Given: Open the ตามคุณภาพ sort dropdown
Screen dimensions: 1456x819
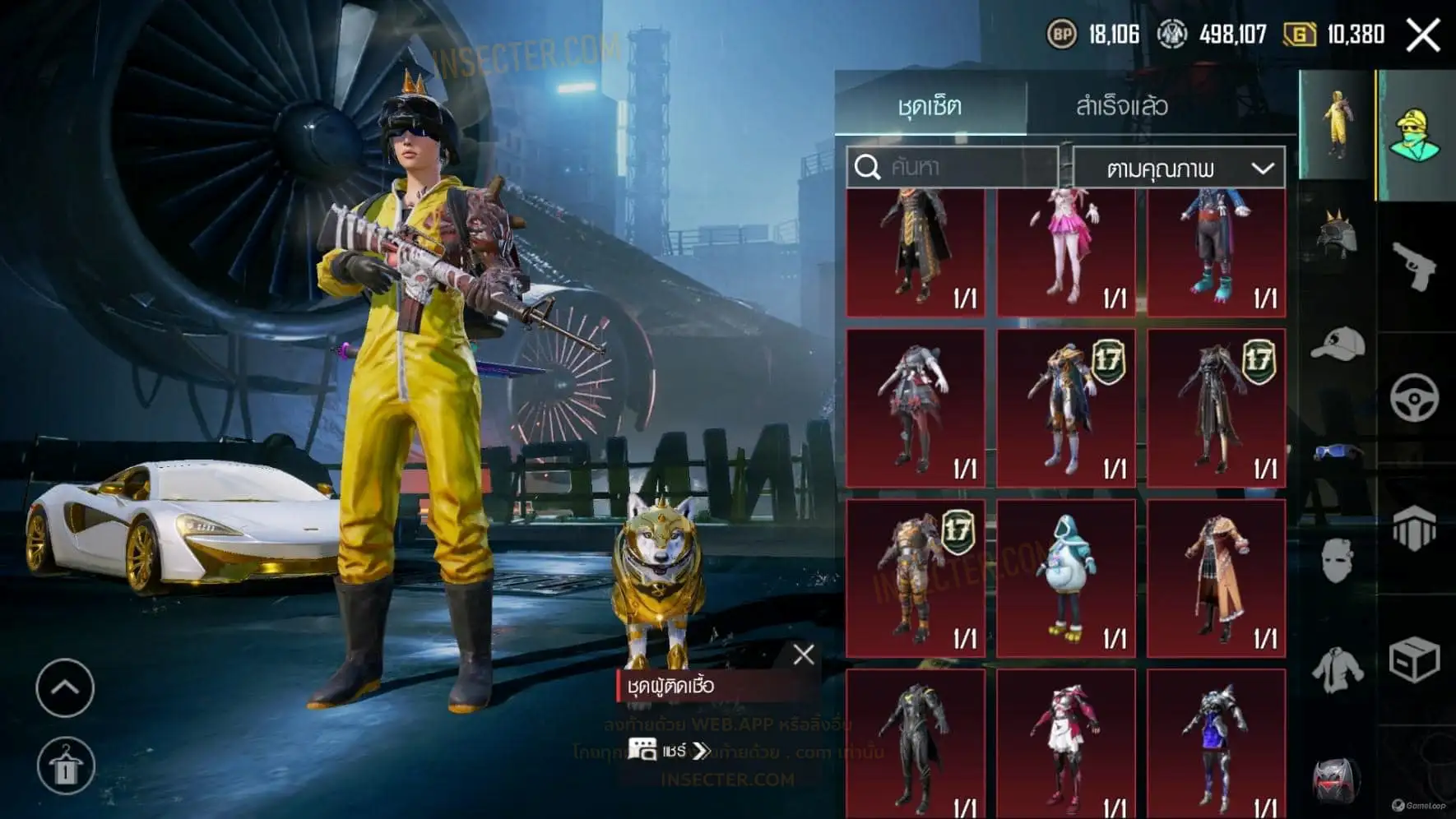Looking at the screenshot, I should point(1179,169).
